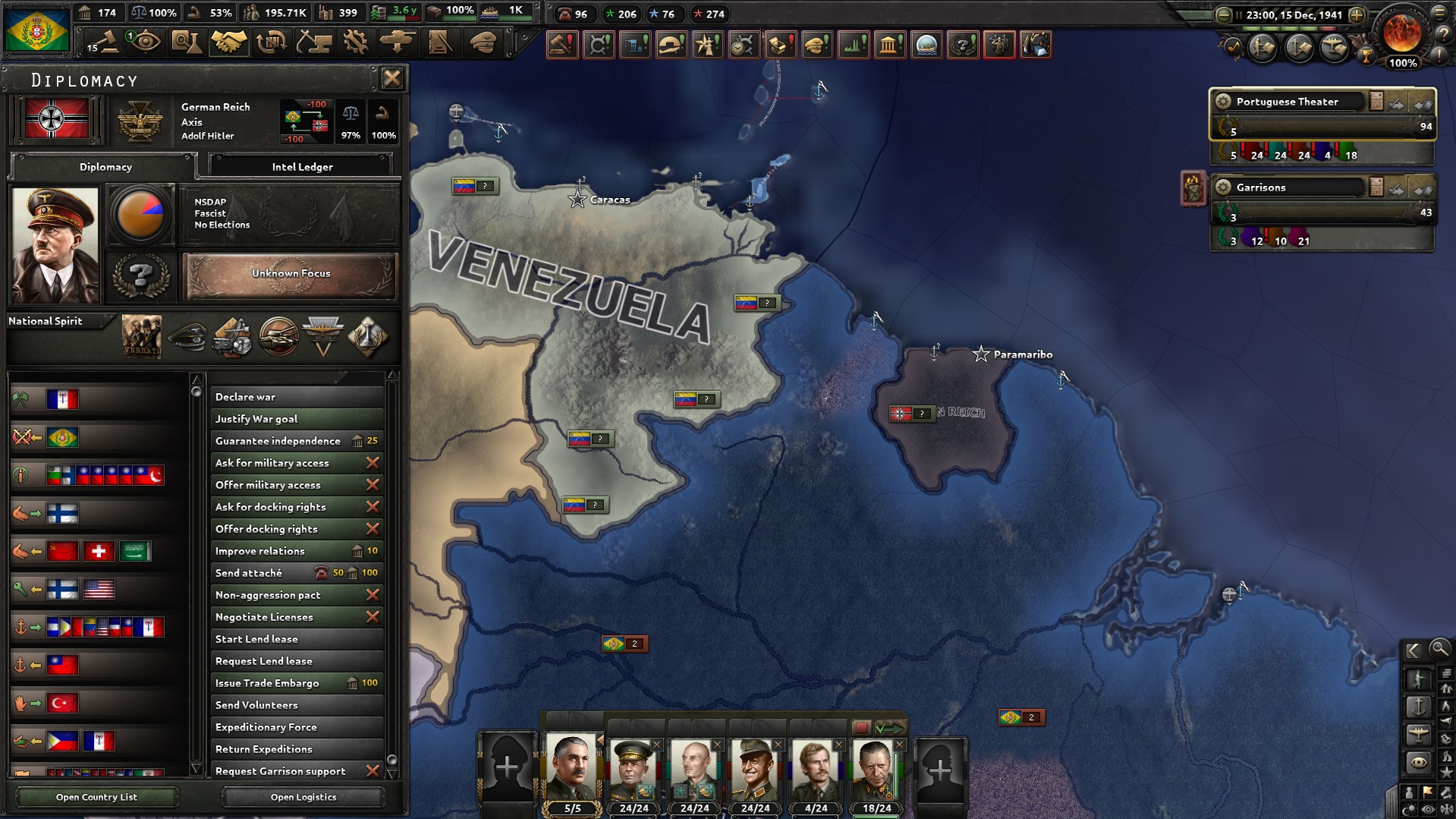Image resolution: width=1456 pixels, height=819 pixels.
Task: Open the Trade menu (crate arrows icon)
Action: 272,42
